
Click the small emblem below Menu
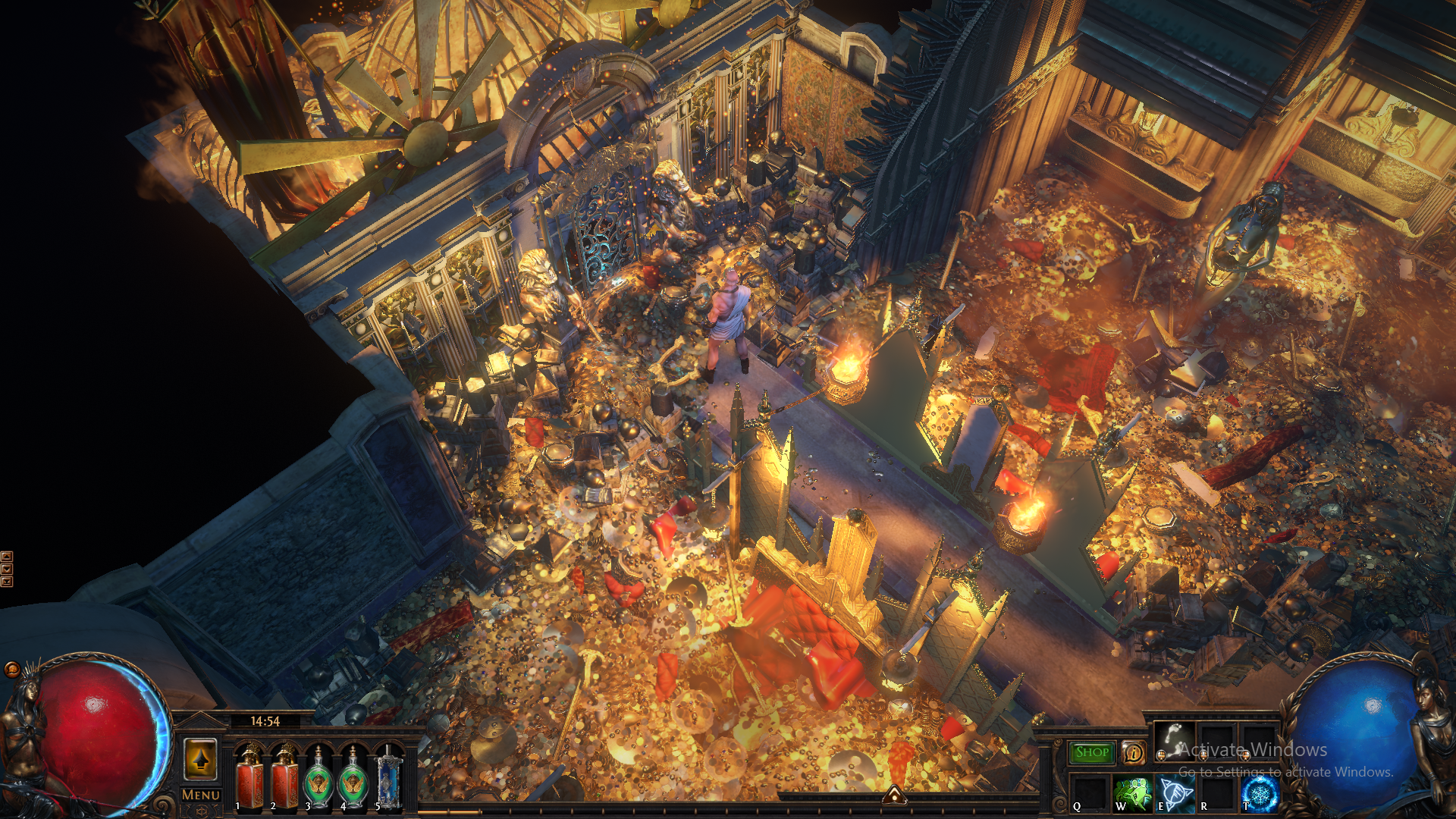click(x=201, y=811)
